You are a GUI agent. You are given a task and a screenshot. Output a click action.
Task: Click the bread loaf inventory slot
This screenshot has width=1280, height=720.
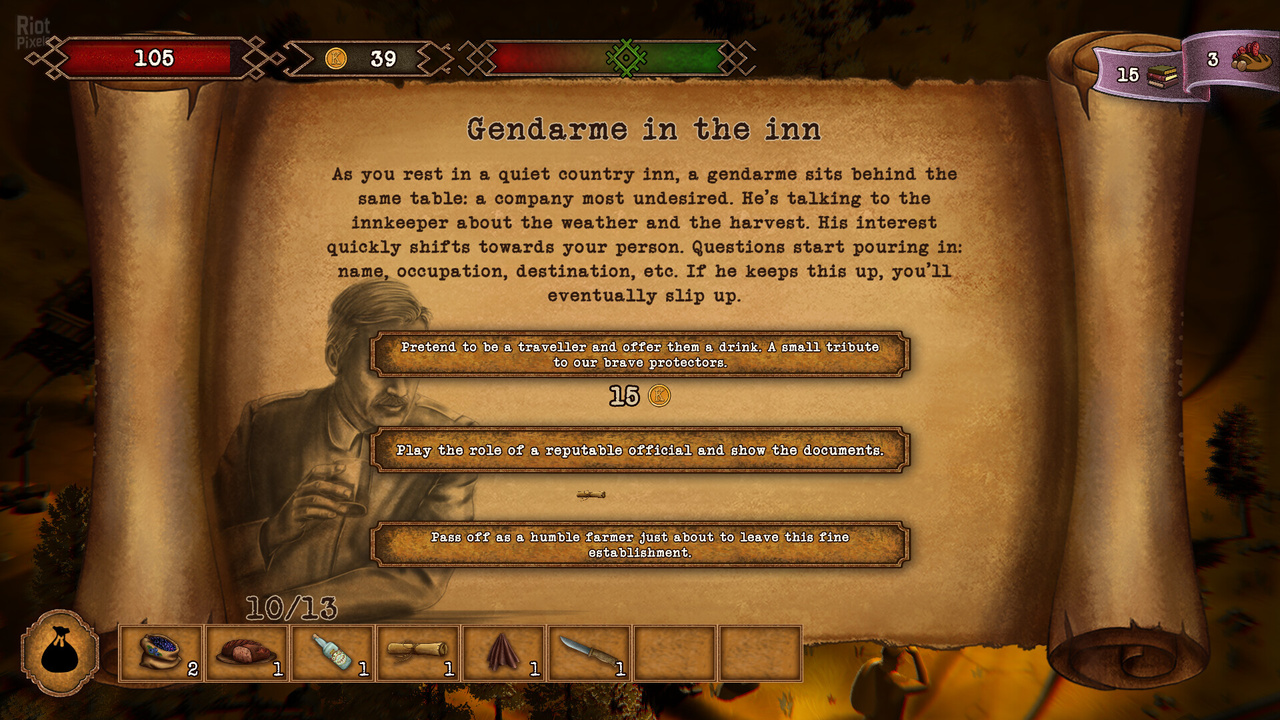point(246,654)
